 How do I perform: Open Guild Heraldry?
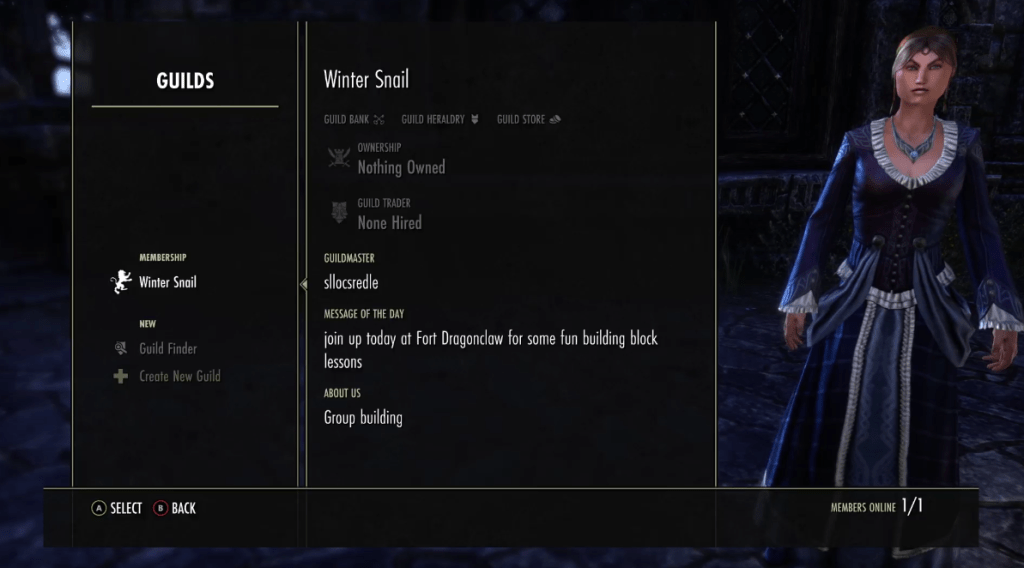click(x=439, y=120)
